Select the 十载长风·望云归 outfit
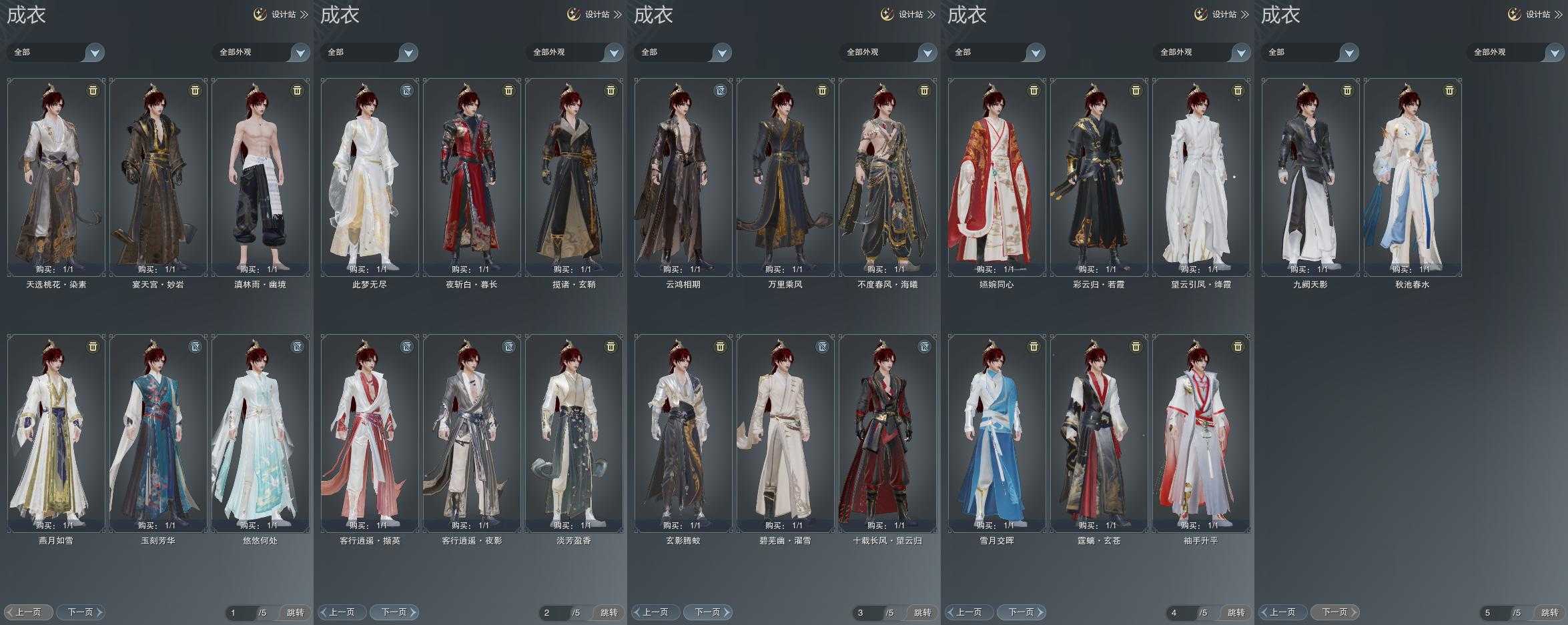The width and height of the screenshot is (1568, 625). pos(887,433)
